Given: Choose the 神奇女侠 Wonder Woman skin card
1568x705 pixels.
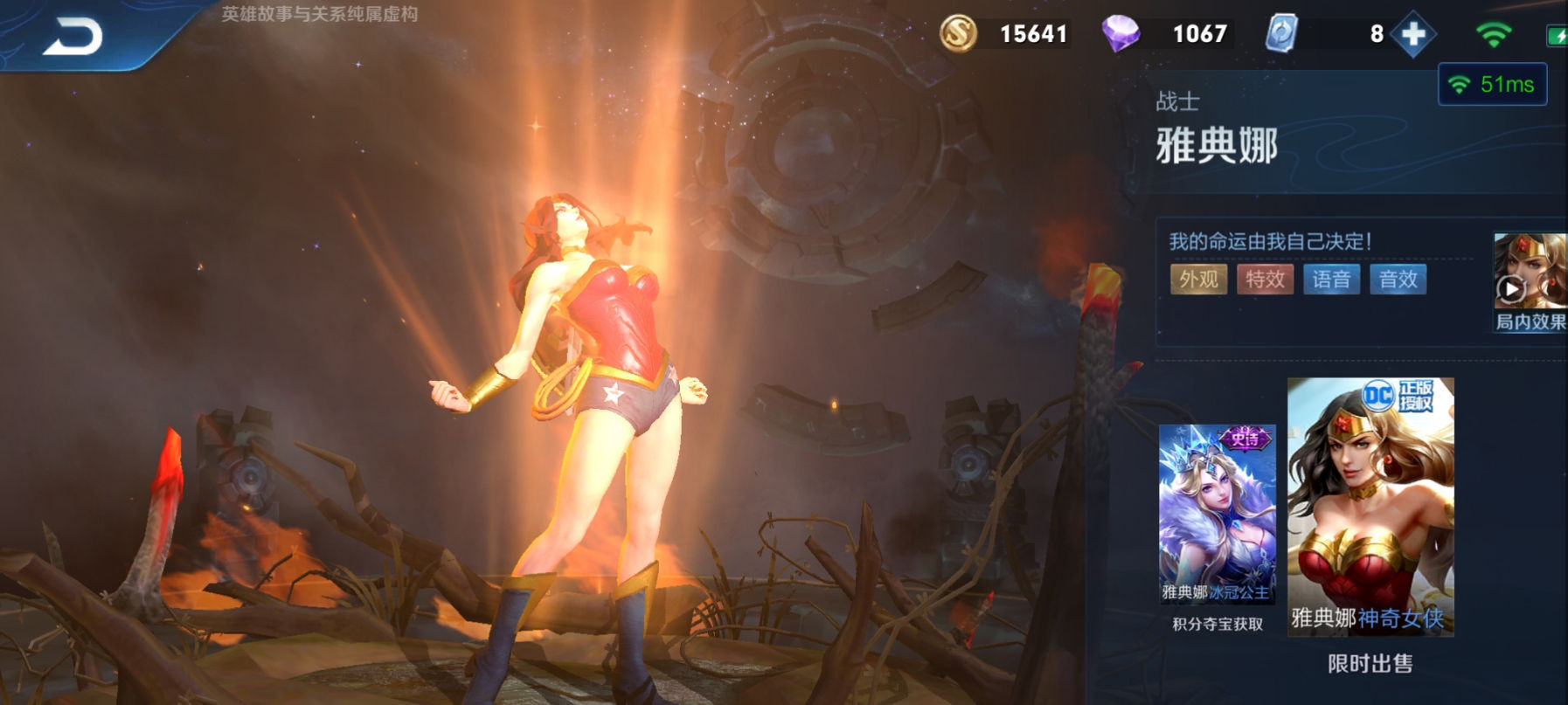Looking at the screenshot, I should (1370, 507).
